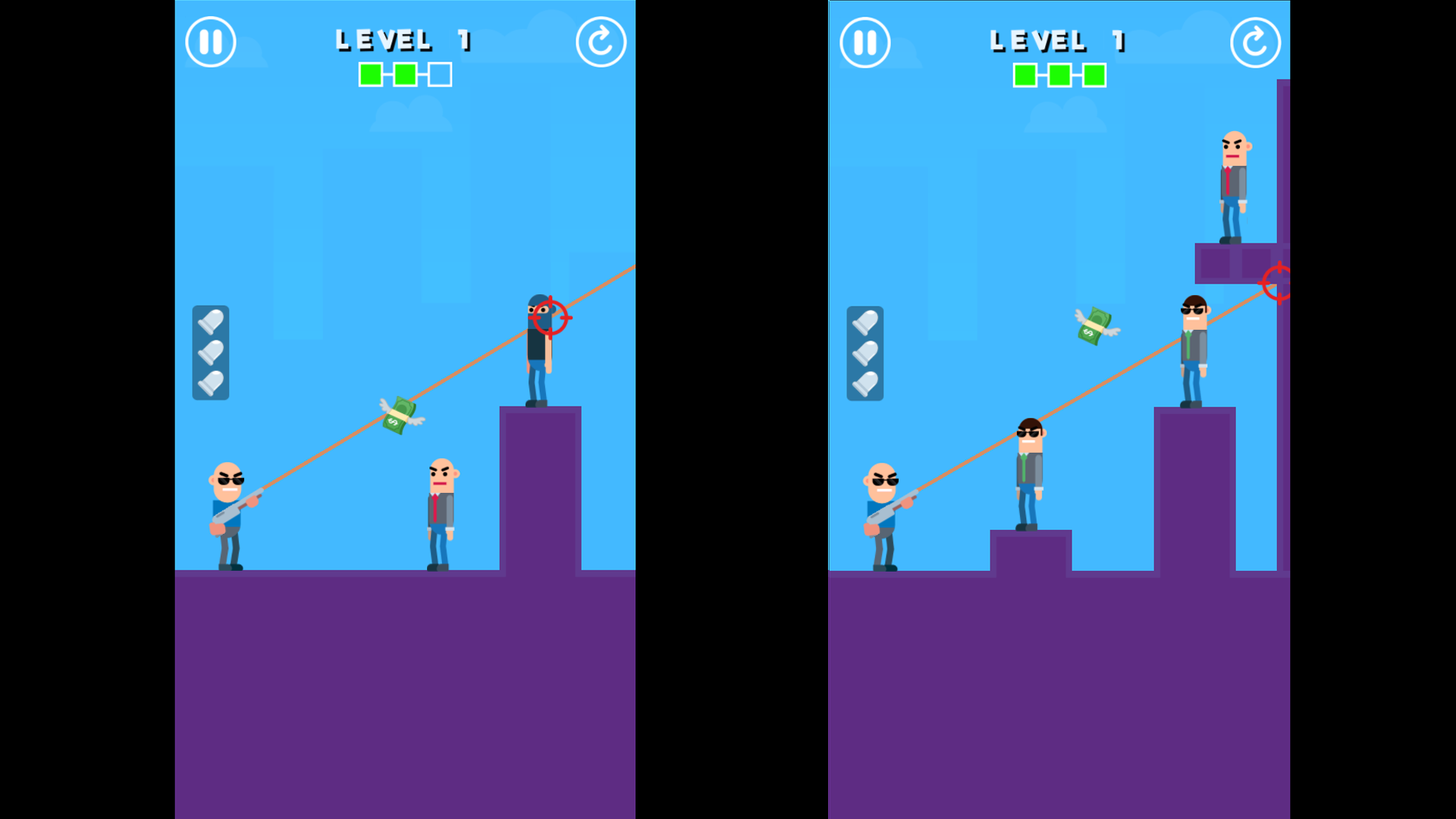Click the red crosshair near the right screen's edge
Image resolution: width=1456 pixels, height=819 pixels.
pyautogui.click(x=1279, y=284)
